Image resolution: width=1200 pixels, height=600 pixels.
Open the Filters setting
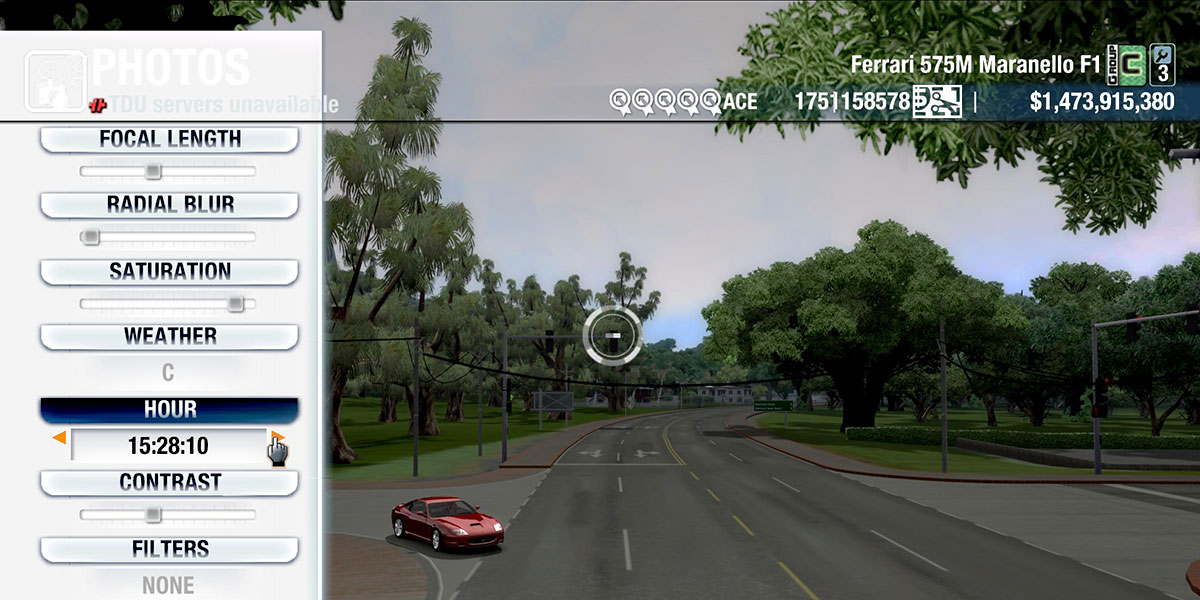tap(169, 549)
